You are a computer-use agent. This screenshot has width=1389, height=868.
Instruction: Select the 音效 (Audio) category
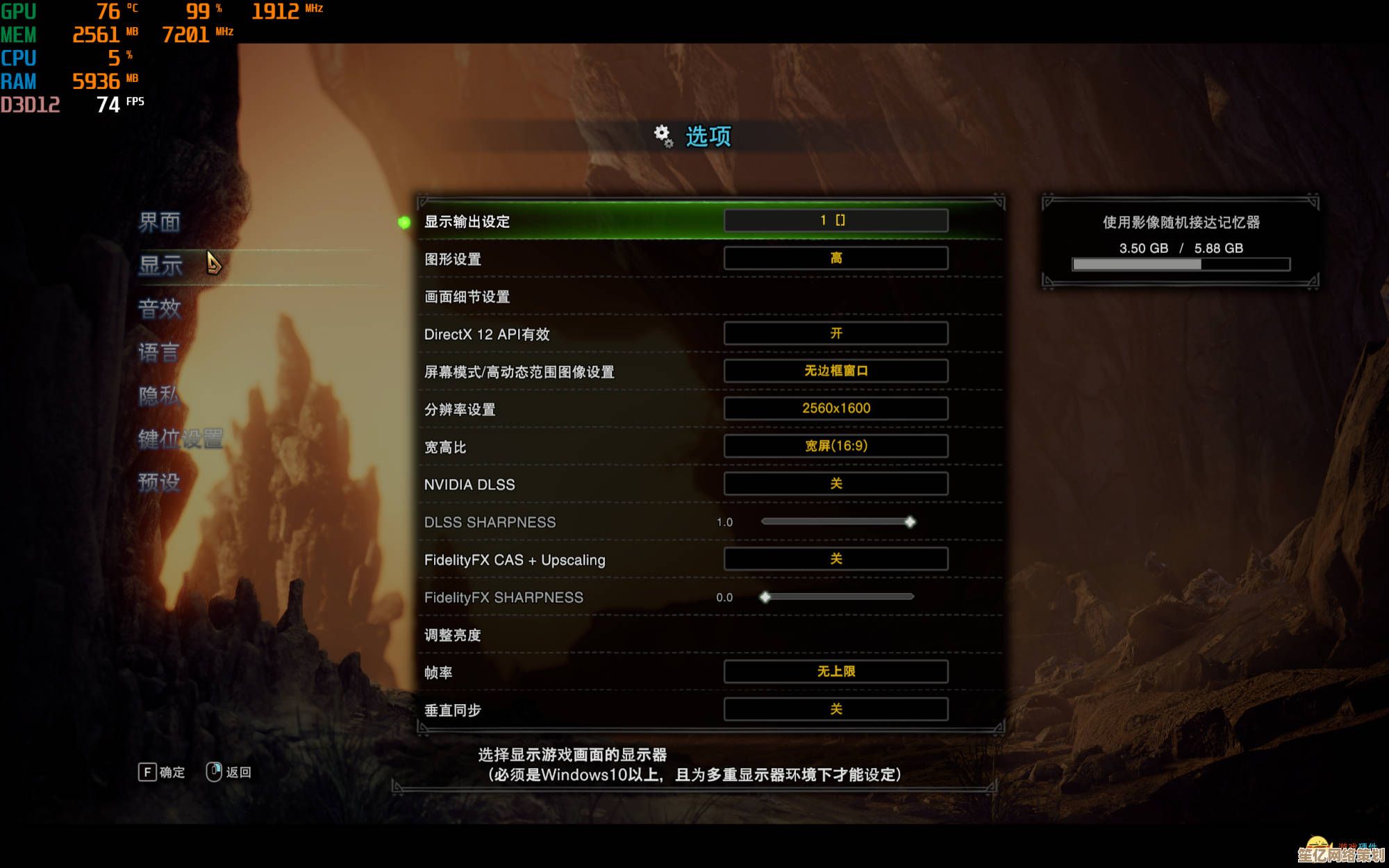tap(159, 308)
